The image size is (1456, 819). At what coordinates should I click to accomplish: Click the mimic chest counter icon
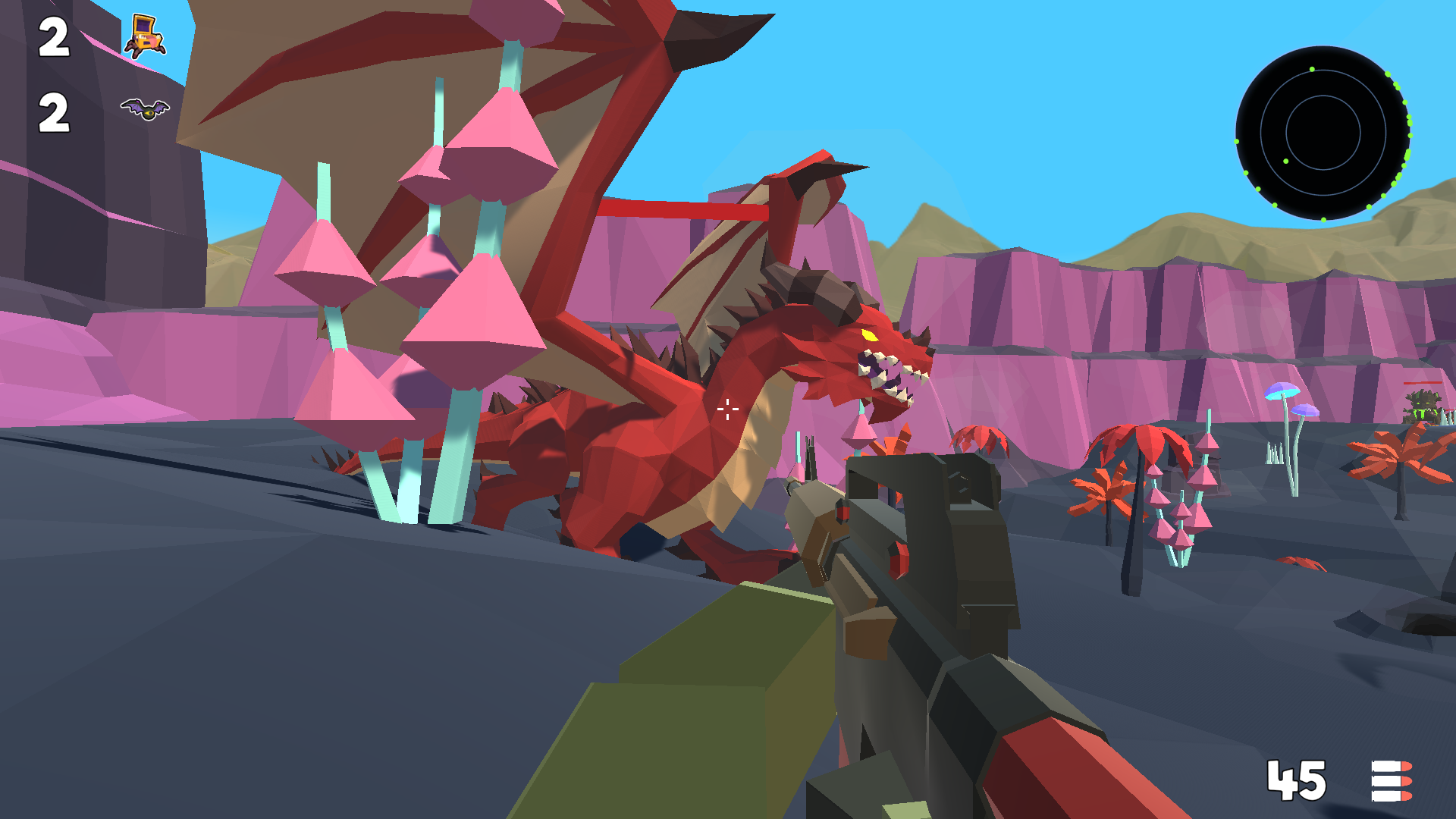pyautogui.click(x=145, y=36)
